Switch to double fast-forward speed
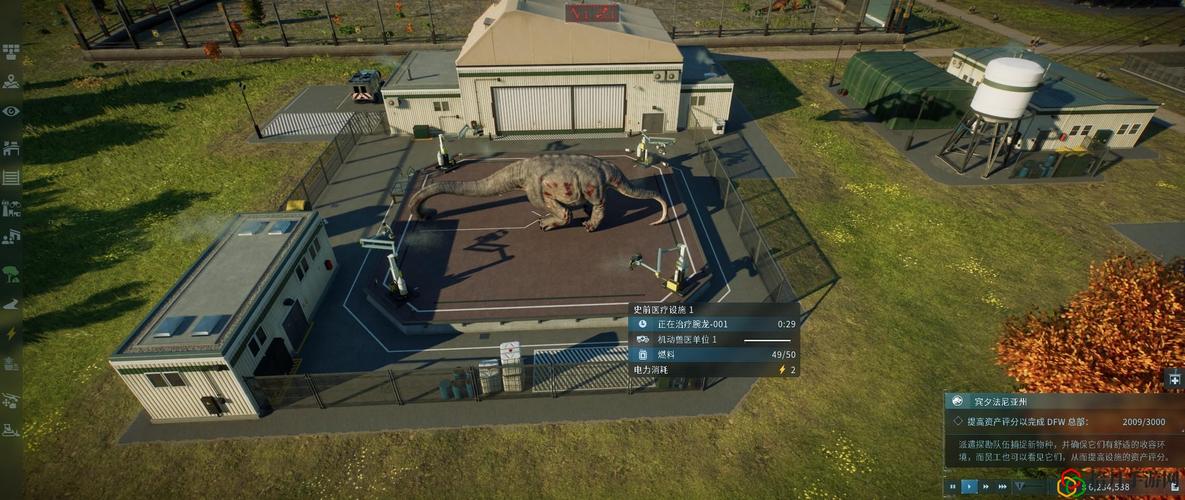The width and height of the screenshot is (1185, 500). [x=985, y=487]
